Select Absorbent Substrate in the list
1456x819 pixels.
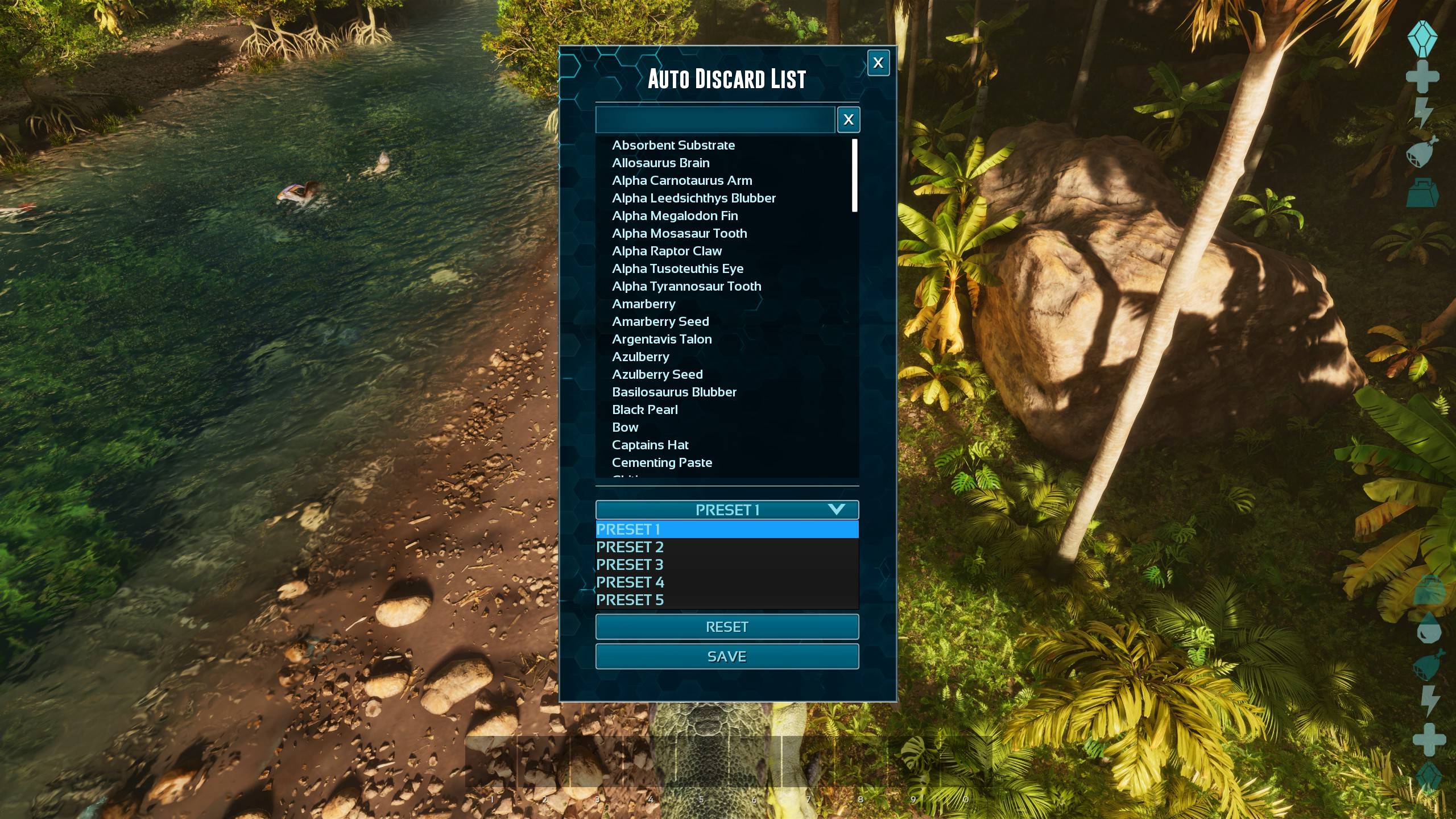[673, 145]
